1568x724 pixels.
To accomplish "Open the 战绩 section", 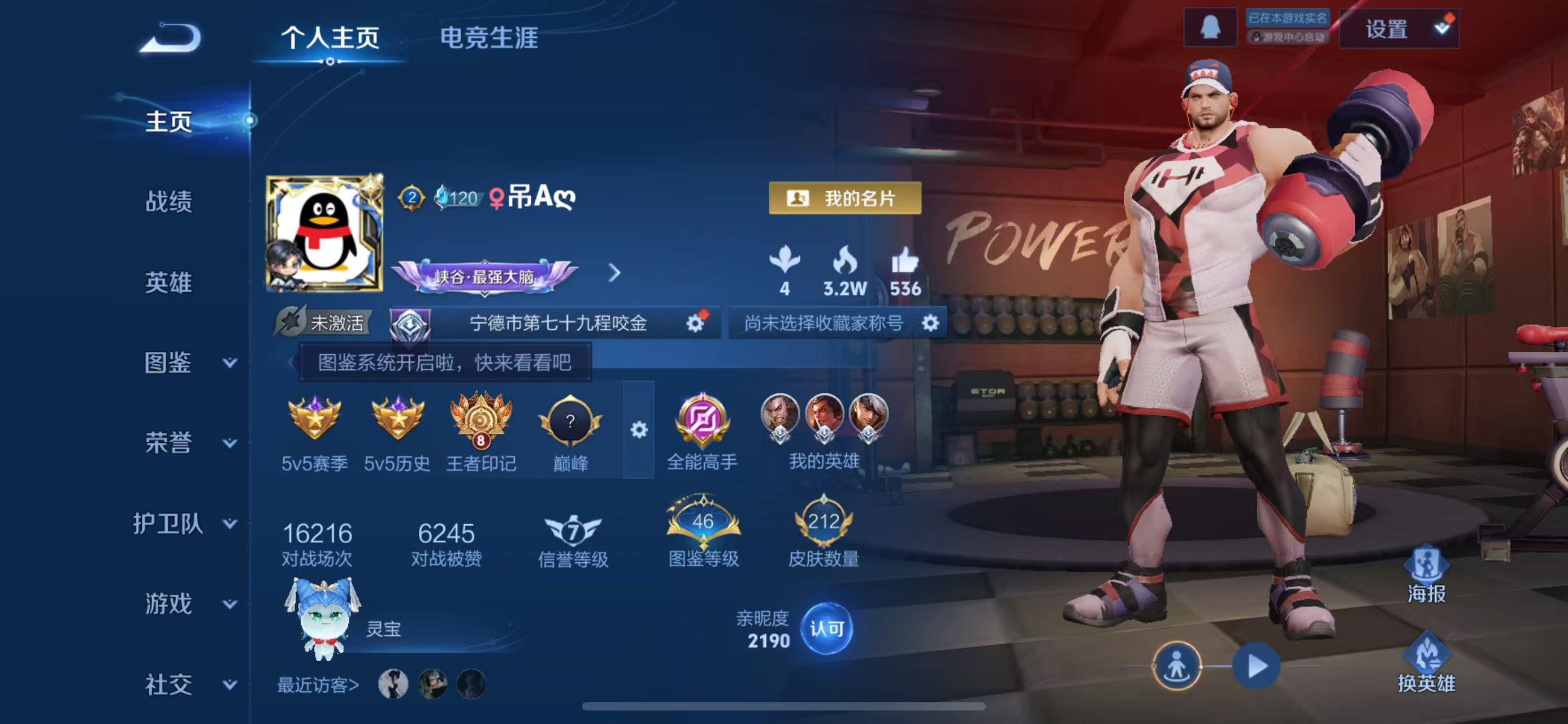I will (168, 201).
